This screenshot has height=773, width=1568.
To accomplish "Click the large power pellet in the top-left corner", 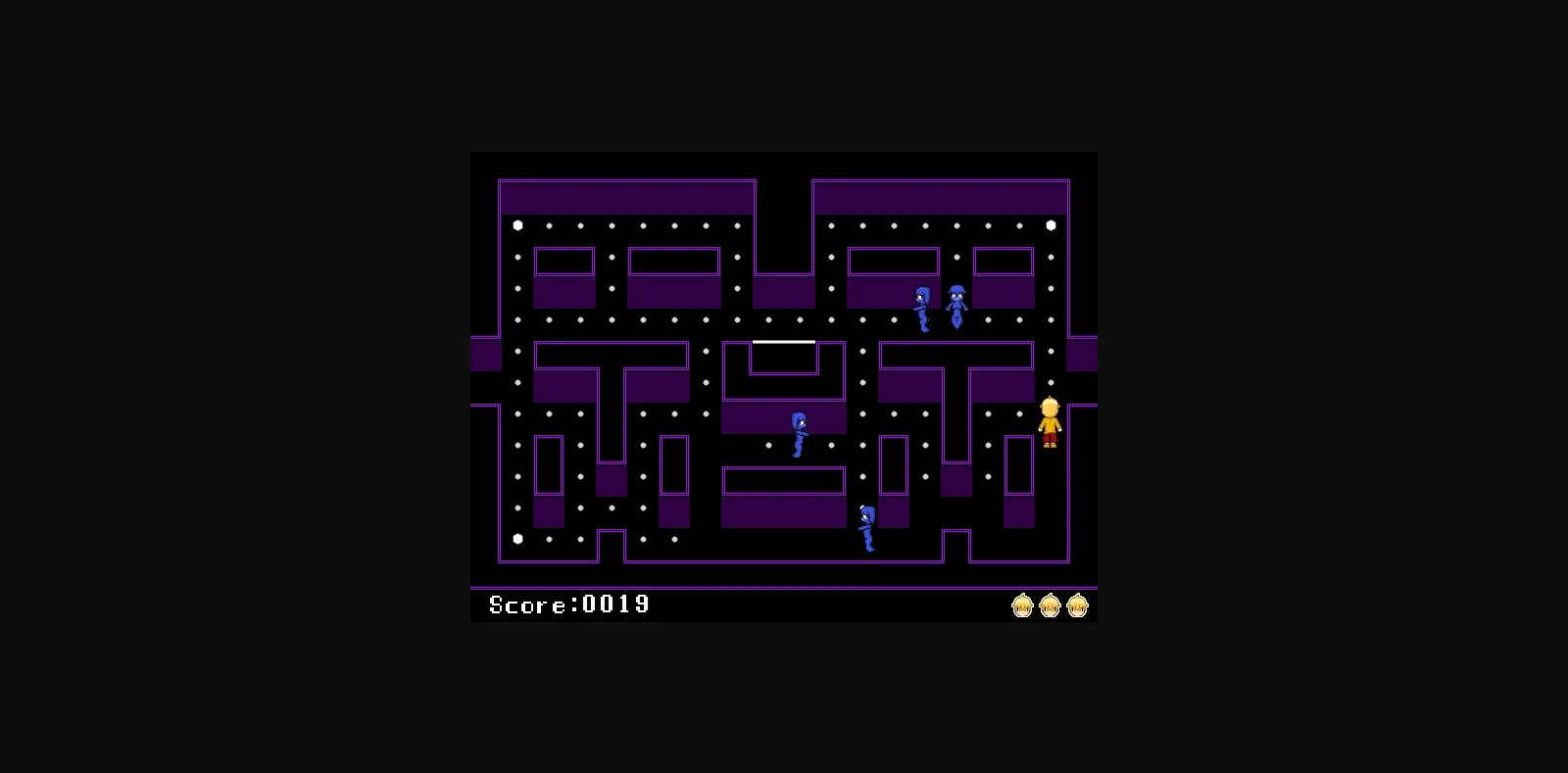I will tap(516, 223).
